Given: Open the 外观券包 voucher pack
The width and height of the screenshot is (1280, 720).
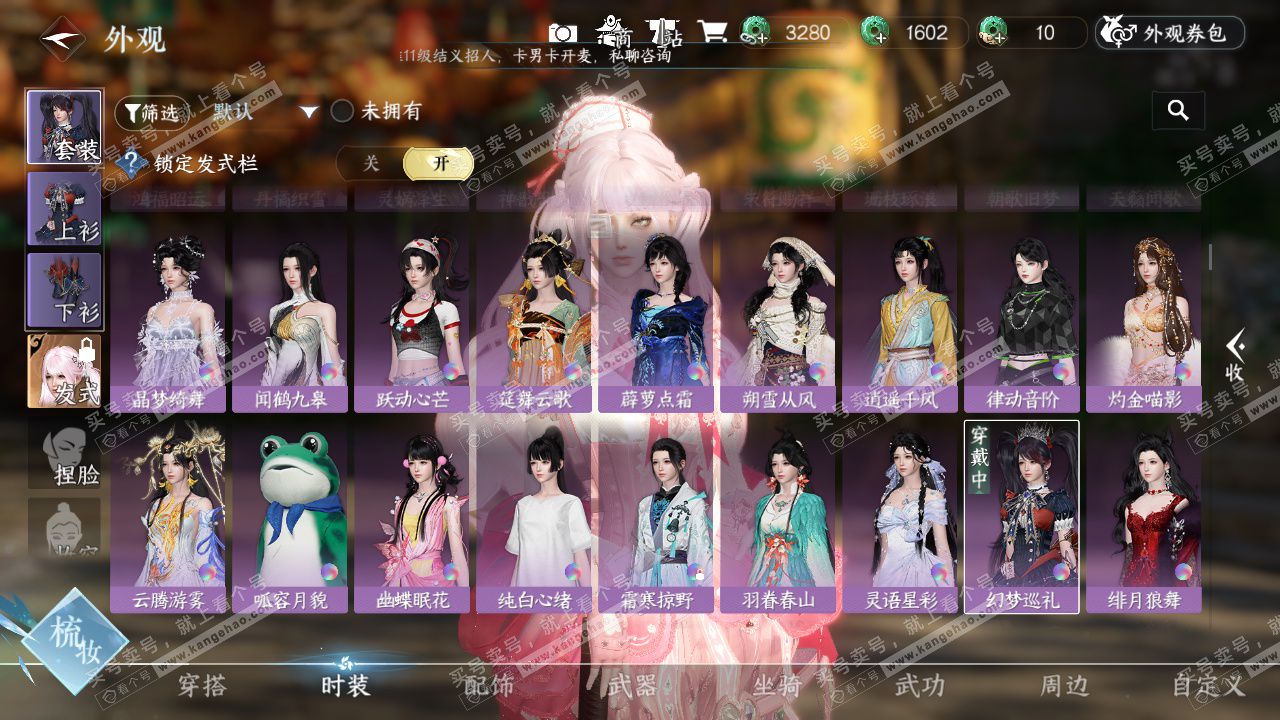Looking at the screenshot, I should pos(1170,33).
